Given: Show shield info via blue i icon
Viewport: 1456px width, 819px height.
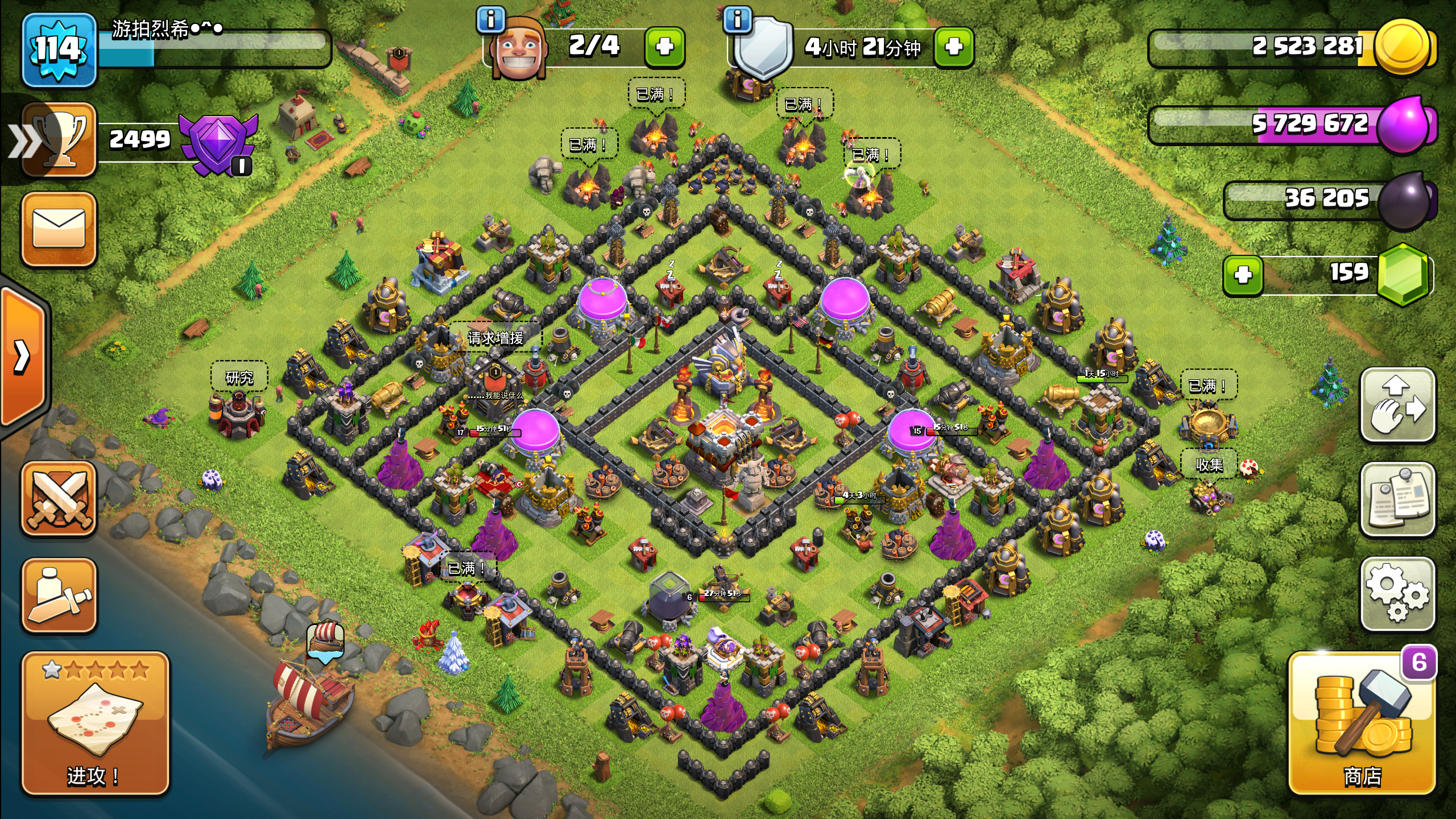Looking at the screenshot, I should 738,20.
